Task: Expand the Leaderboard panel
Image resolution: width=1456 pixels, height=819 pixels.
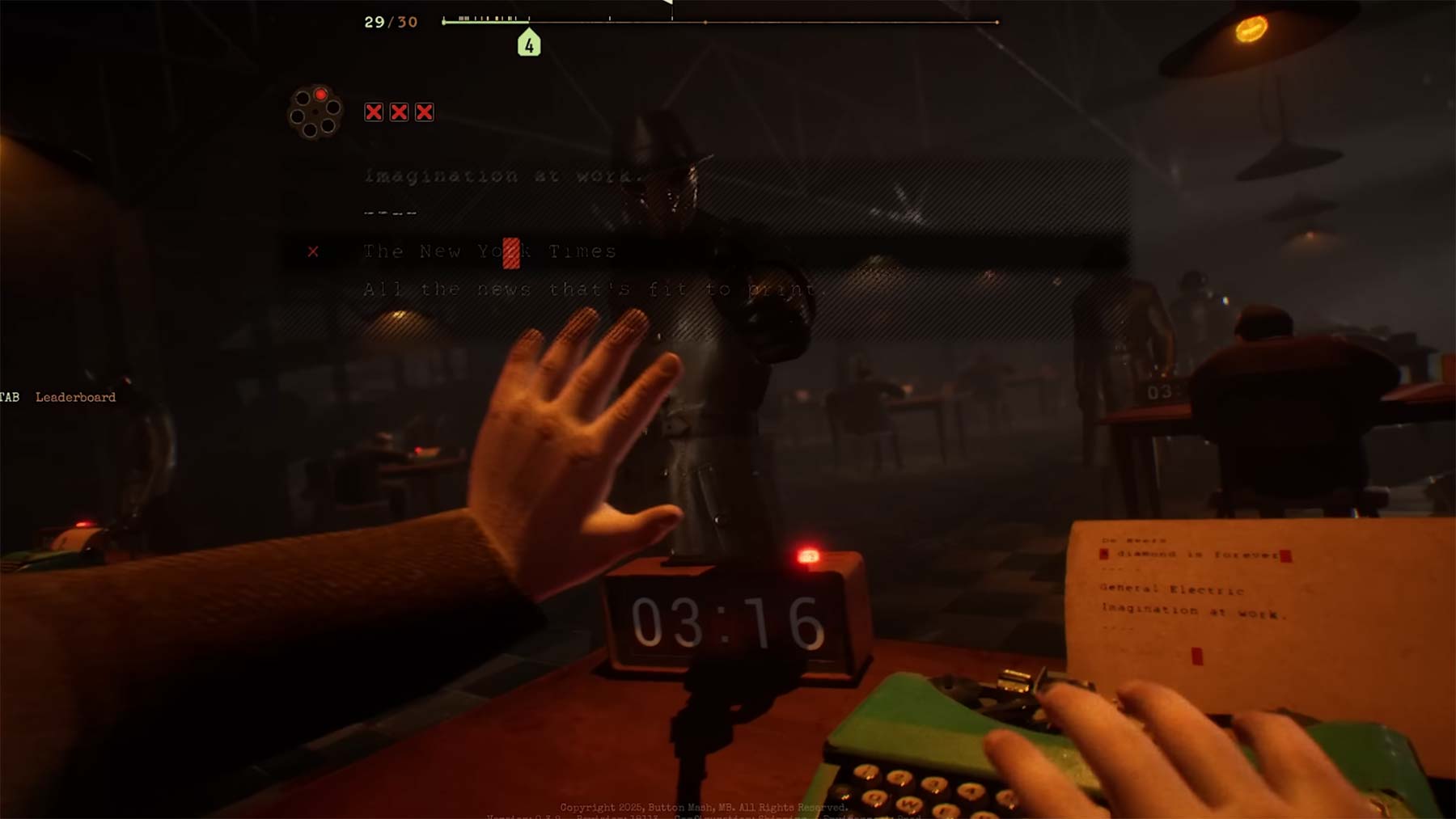Action: click(x=74, y=397)
